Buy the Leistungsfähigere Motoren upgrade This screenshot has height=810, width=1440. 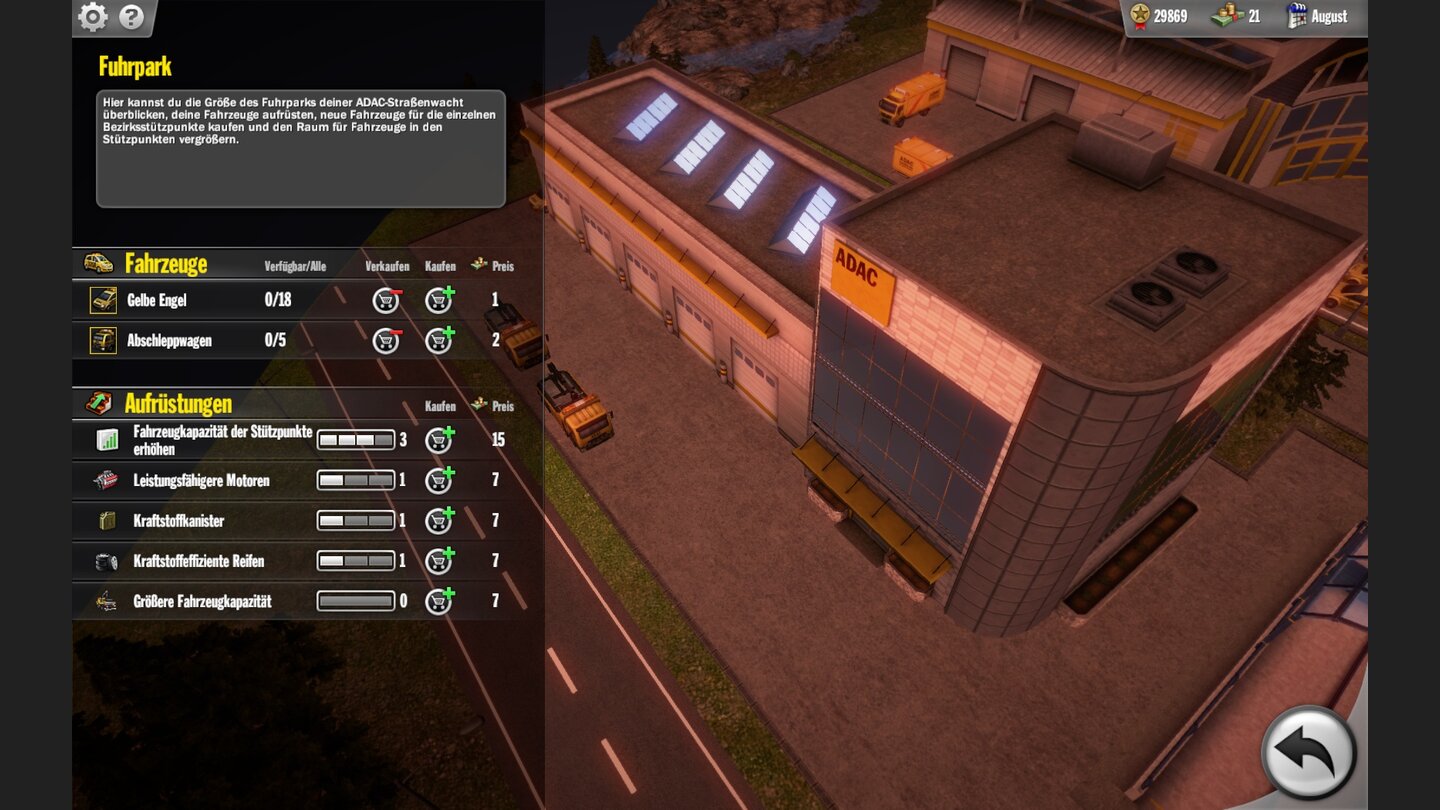438,480
